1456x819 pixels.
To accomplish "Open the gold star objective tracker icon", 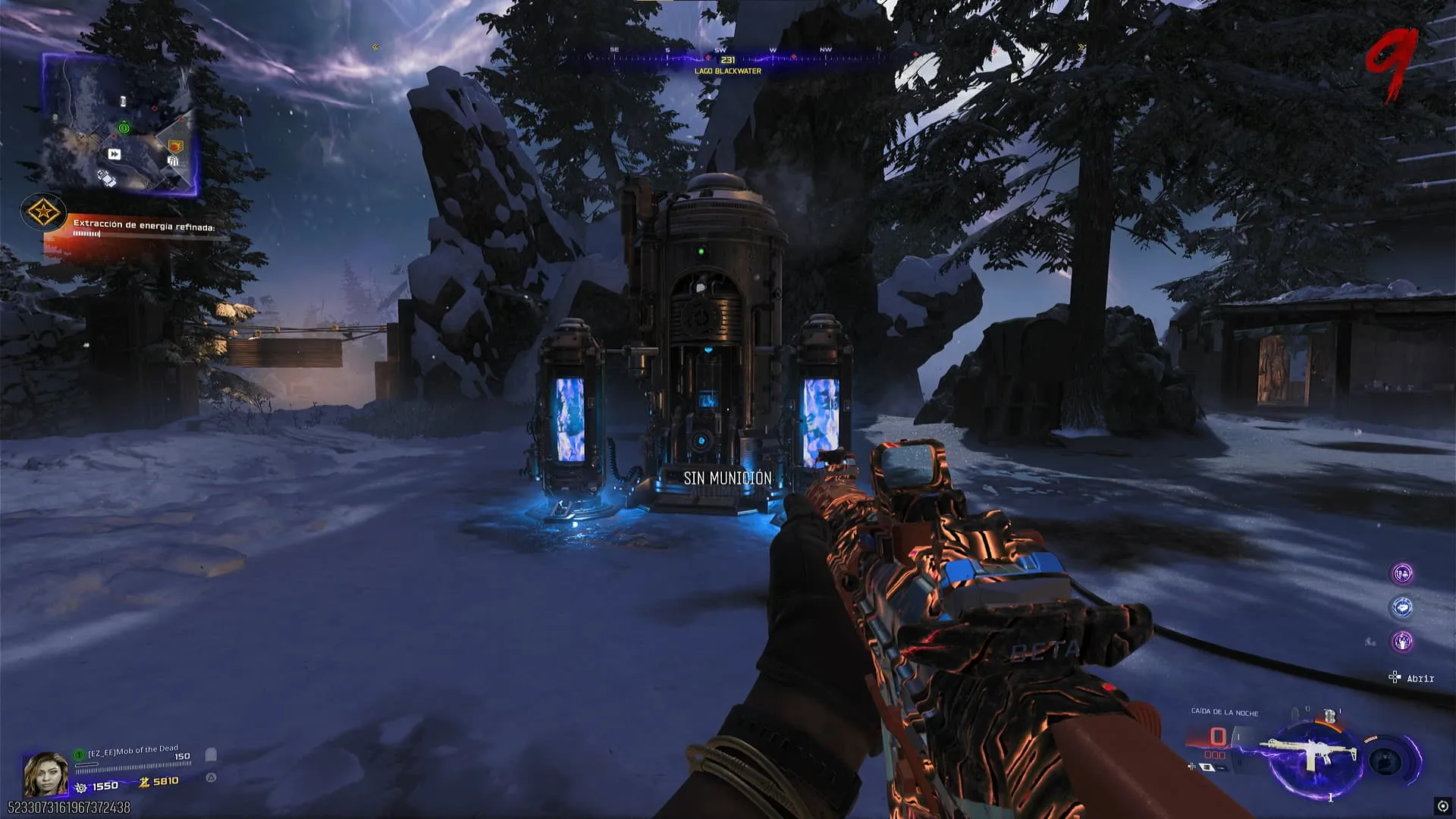I will 43,212.
